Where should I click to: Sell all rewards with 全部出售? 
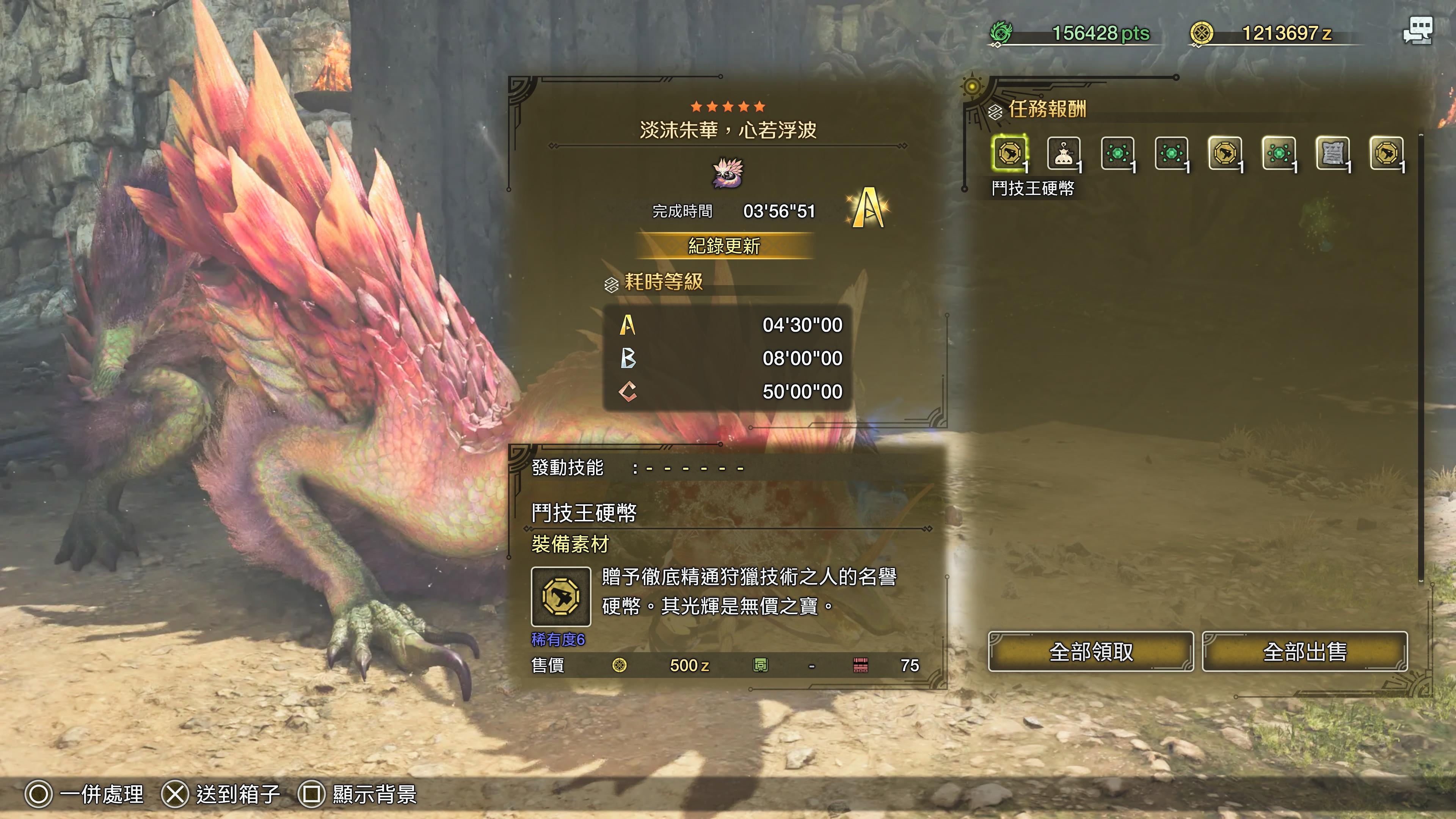pyautogui.click(x=1304, y=652)
